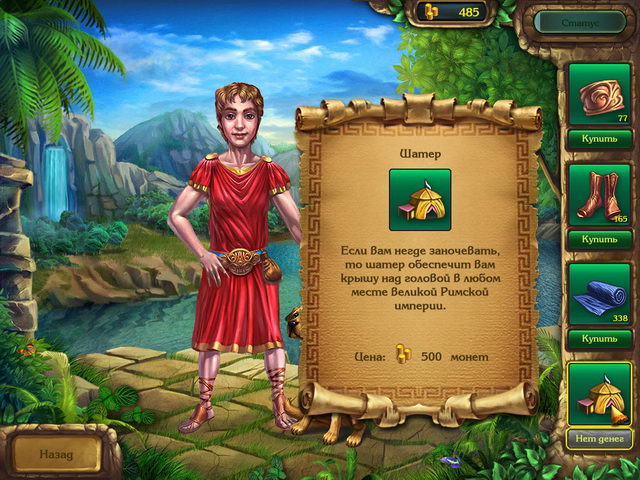Click Купить under the belt item

pyautogui.click(x=599, y=139)
